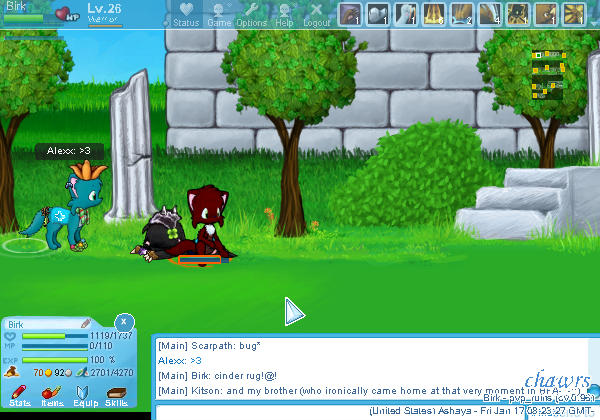Open the Game menu

tap(219, 14)
